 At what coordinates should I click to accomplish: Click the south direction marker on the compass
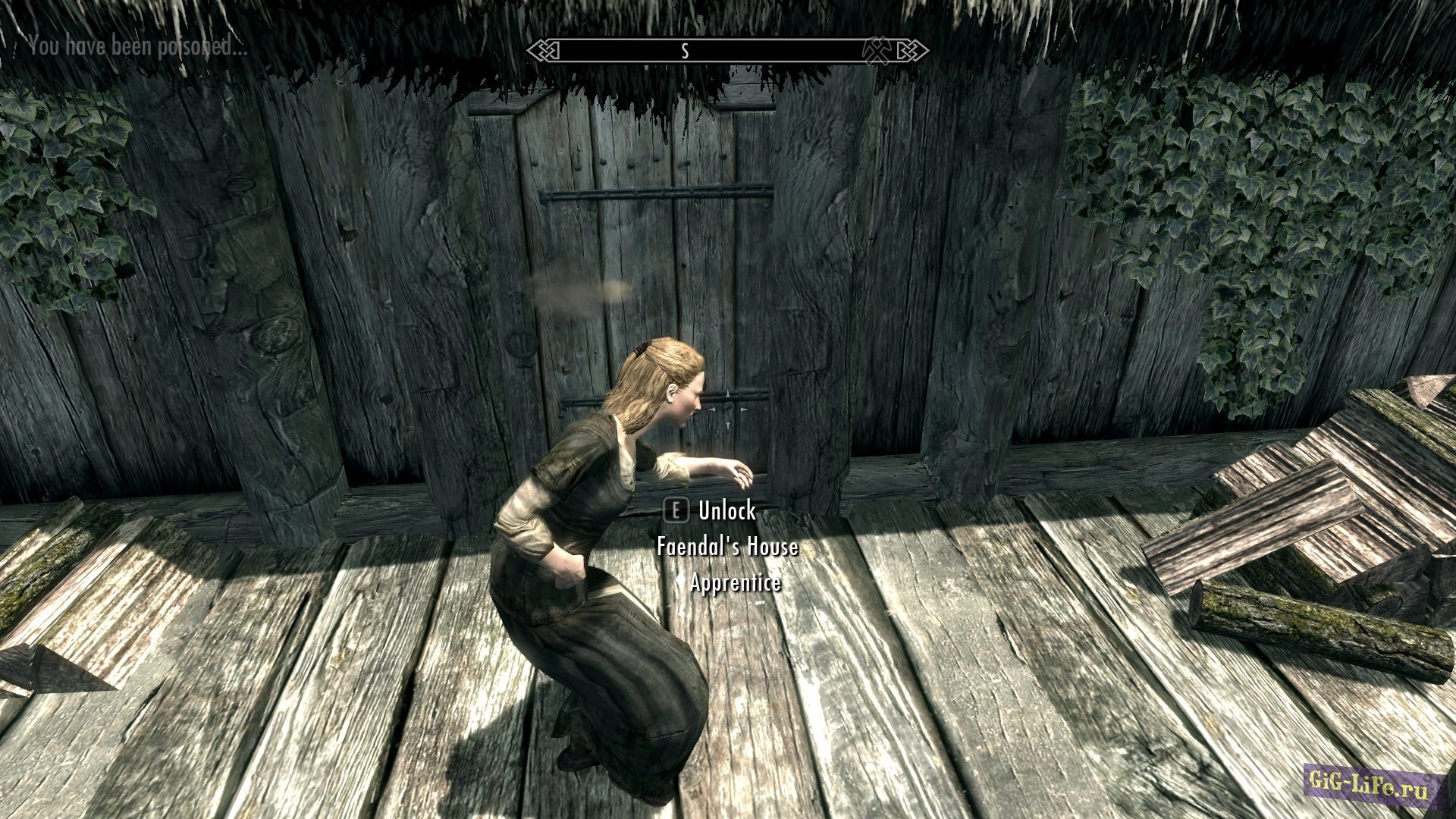(x=685, y=50)
